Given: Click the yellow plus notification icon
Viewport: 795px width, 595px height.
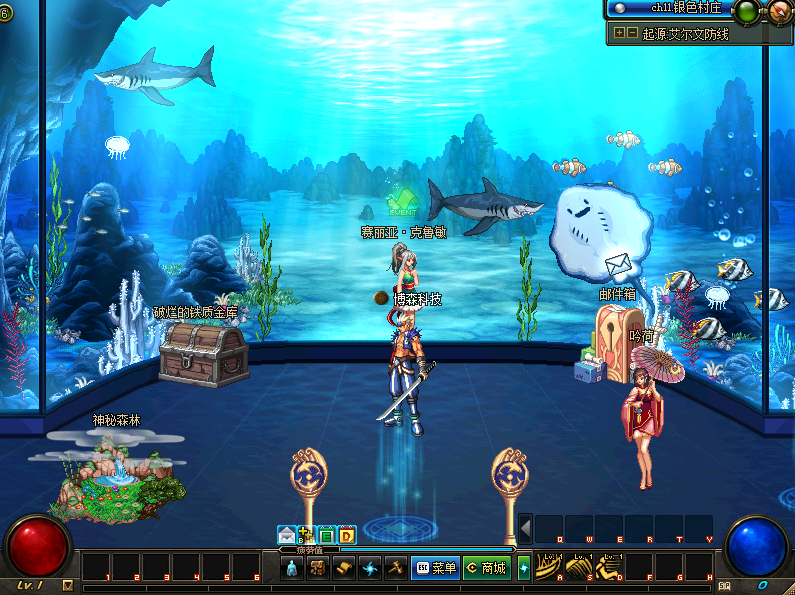Looking at the screenshot, I should point(306,535).
